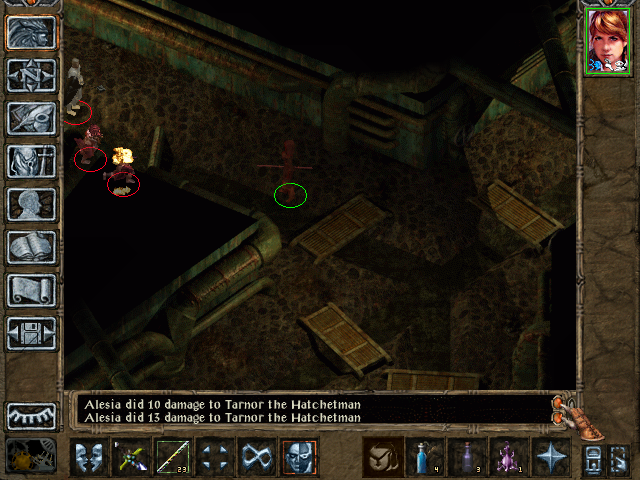Click the infinity-loop action button
Screen dimensions: 640x480
point(257,457)
